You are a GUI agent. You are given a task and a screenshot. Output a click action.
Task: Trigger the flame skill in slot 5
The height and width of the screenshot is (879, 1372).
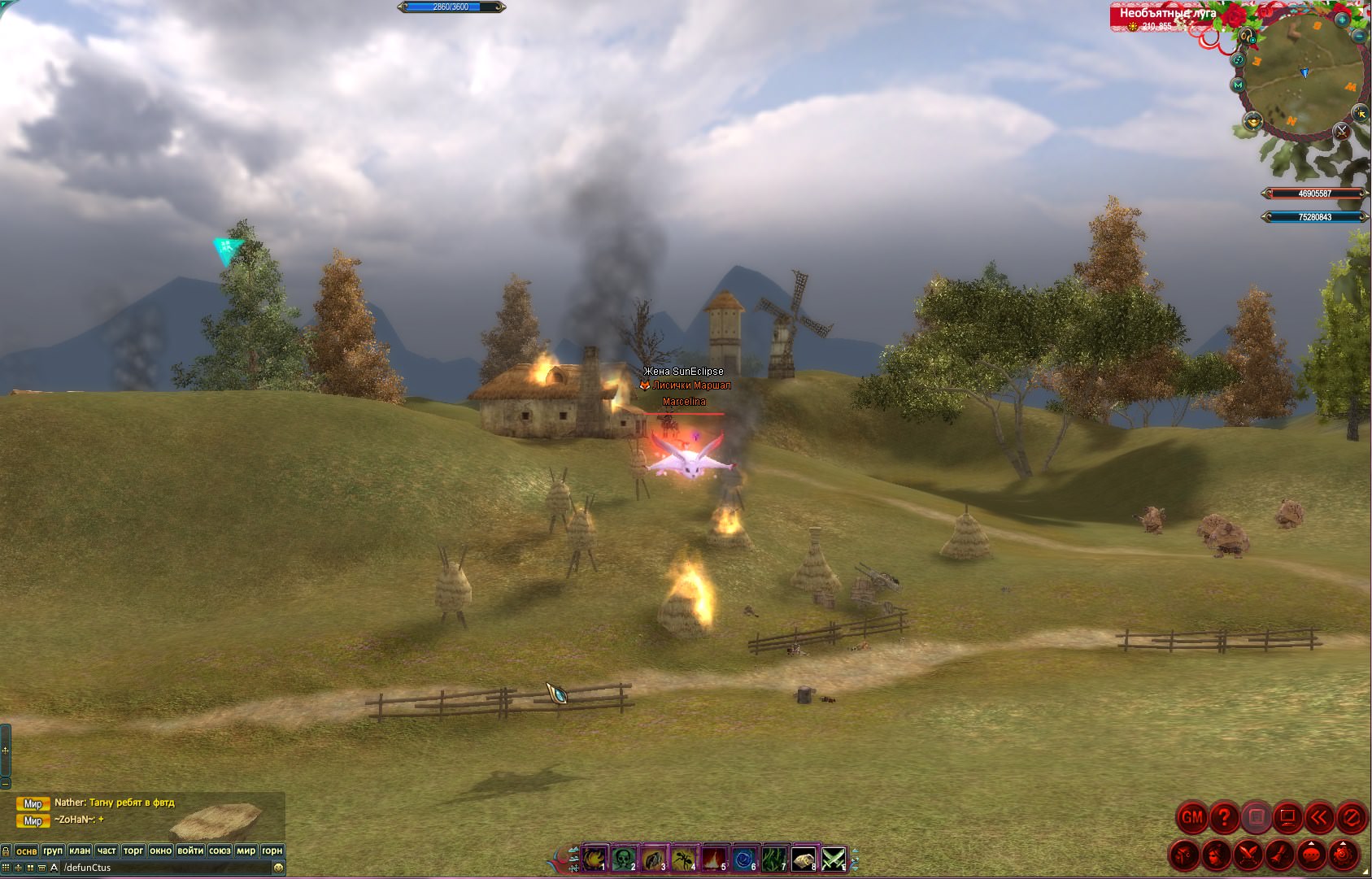(714, 859)
